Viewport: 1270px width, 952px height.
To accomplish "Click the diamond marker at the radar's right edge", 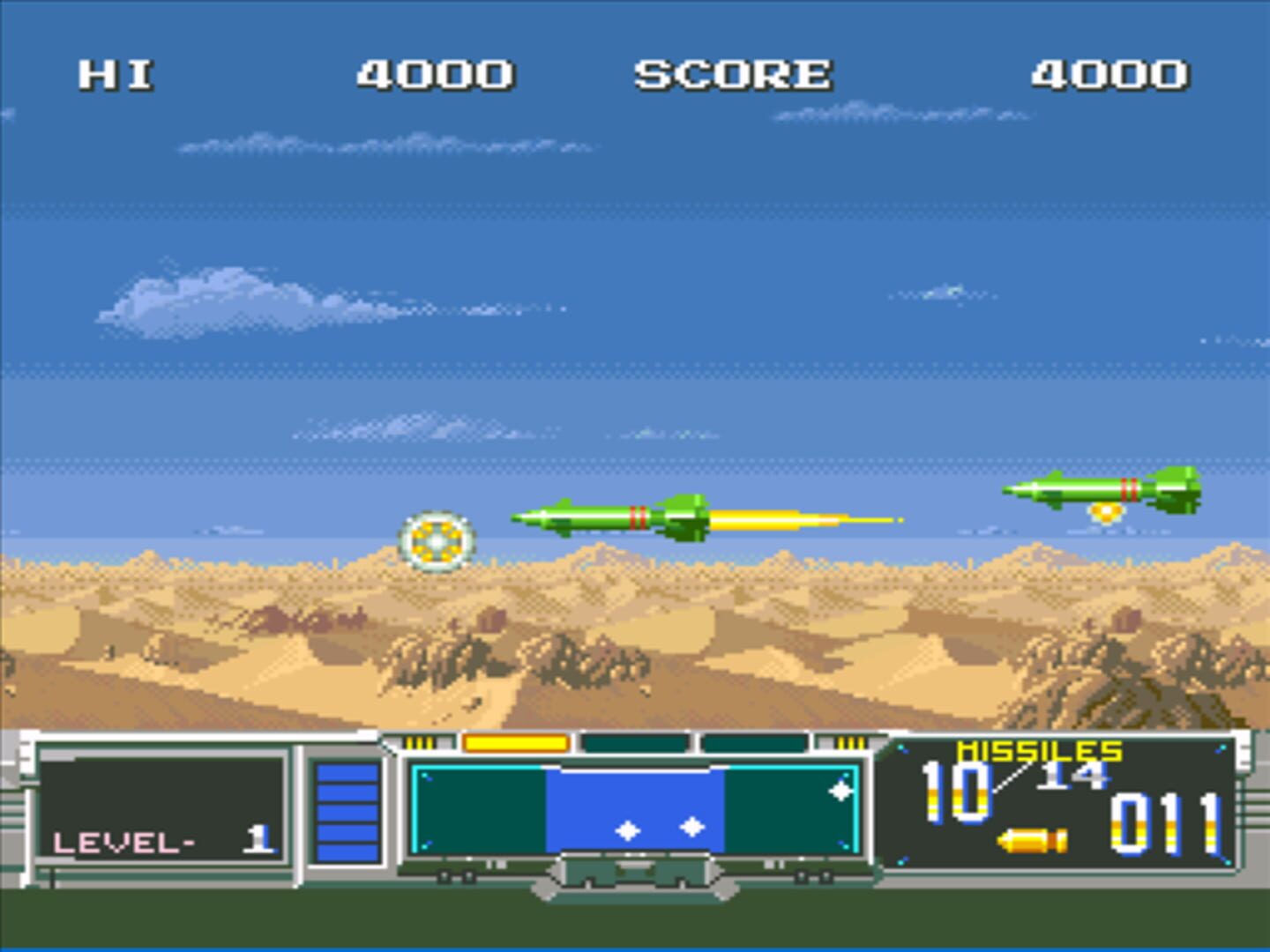I will [842, 792].
